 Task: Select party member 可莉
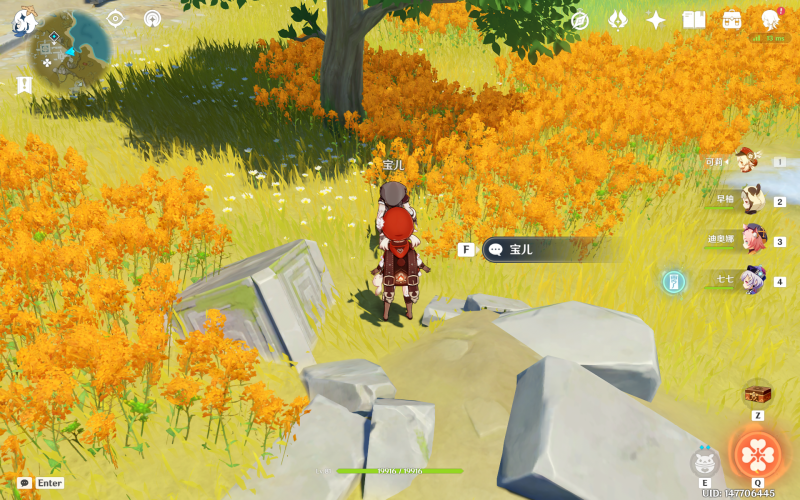click(744, 161)
